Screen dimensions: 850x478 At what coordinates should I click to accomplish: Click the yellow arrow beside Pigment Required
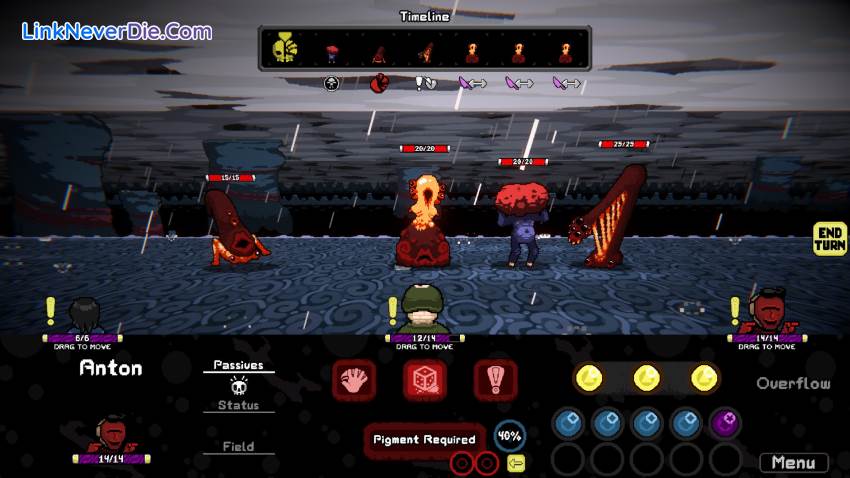[516, 463]
